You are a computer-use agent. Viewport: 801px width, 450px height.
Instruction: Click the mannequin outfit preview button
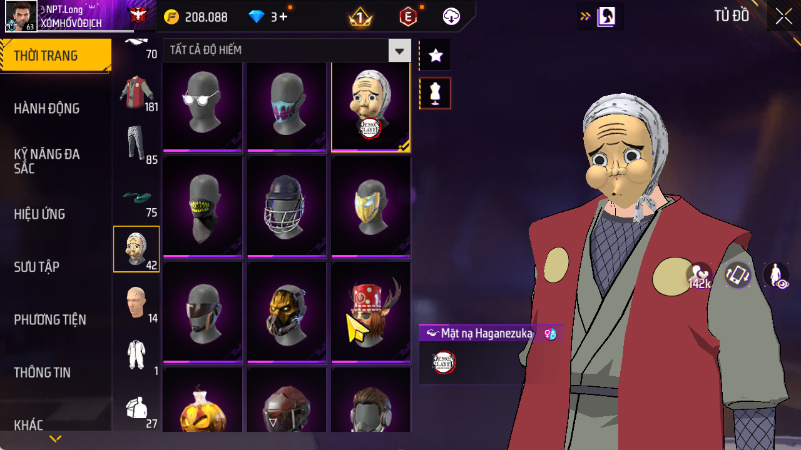click(435, 93)
